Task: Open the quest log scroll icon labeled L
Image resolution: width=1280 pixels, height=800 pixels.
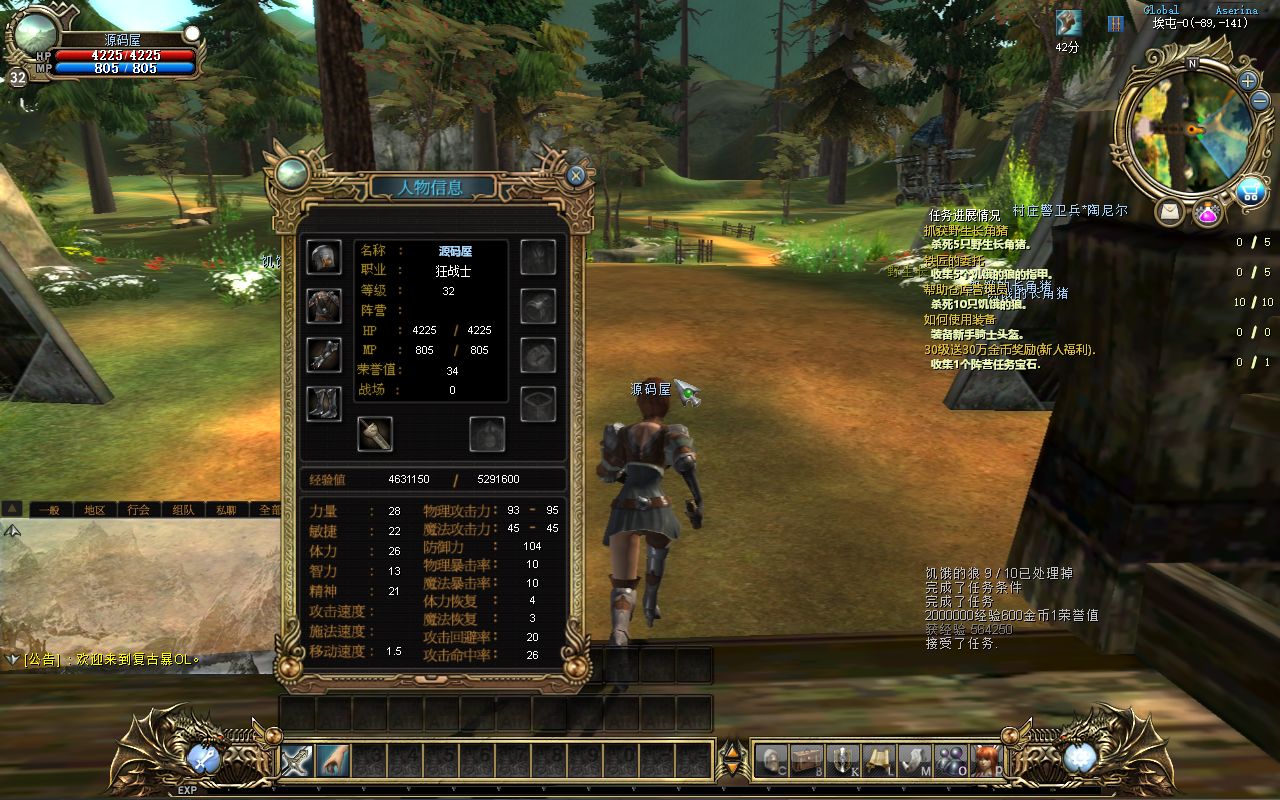Action: point(877,758)
